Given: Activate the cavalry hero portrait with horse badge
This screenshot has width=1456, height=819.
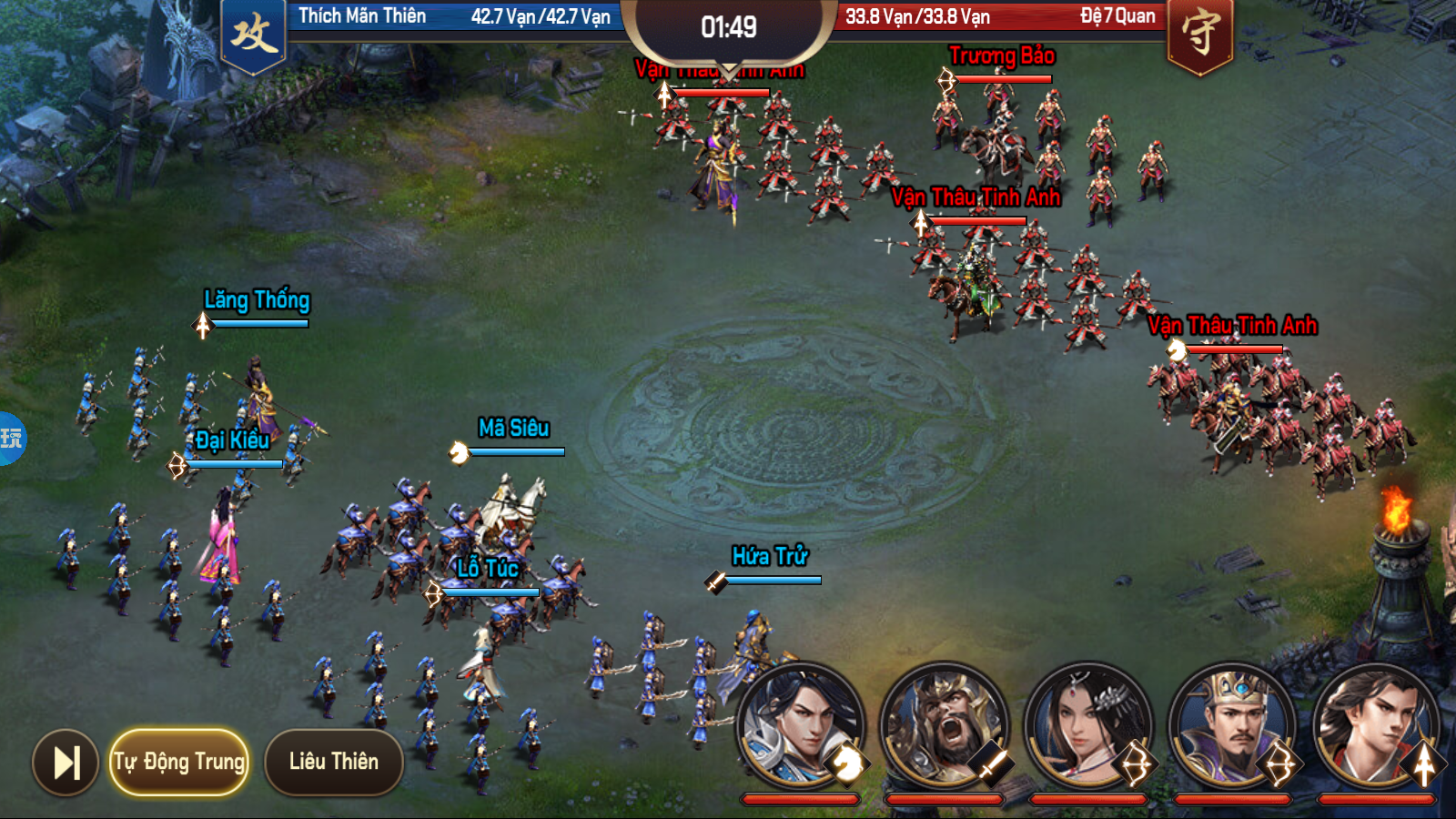Looking at the screenshot, I should click(x=800, y=725).
